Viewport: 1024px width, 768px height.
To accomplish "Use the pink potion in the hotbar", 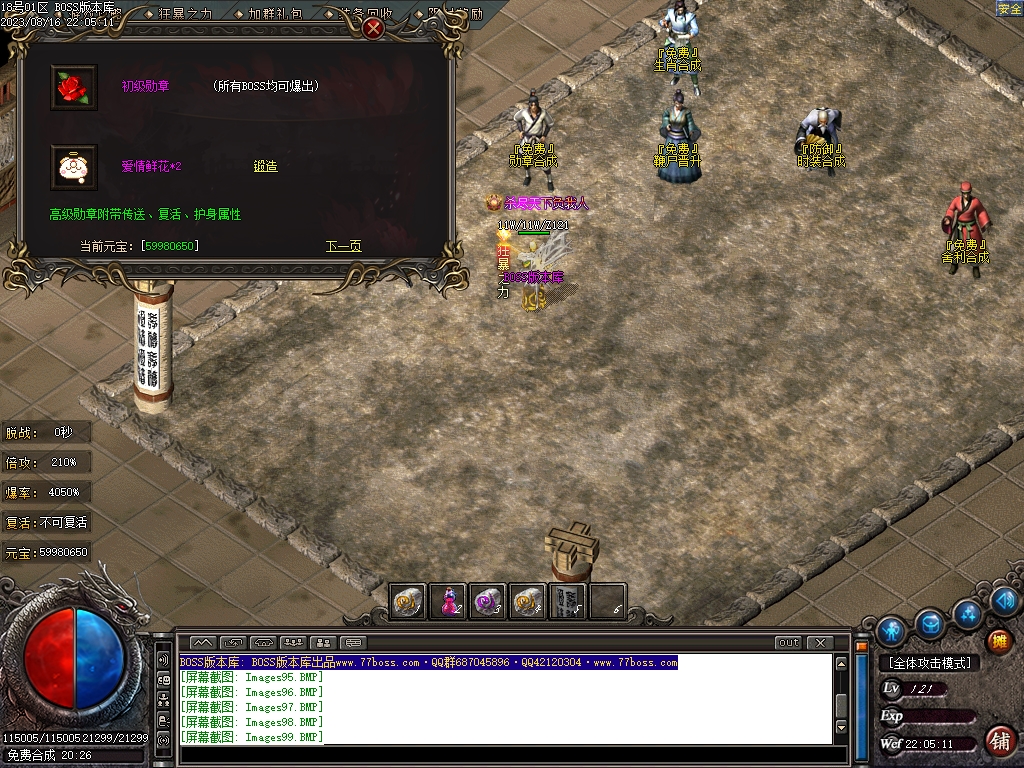I will 449,601.
